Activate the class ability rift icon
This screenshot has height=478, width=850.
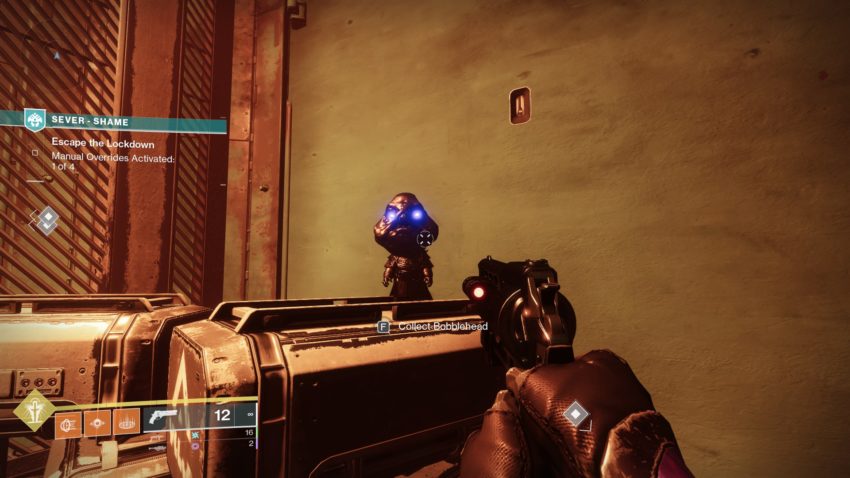126,422
